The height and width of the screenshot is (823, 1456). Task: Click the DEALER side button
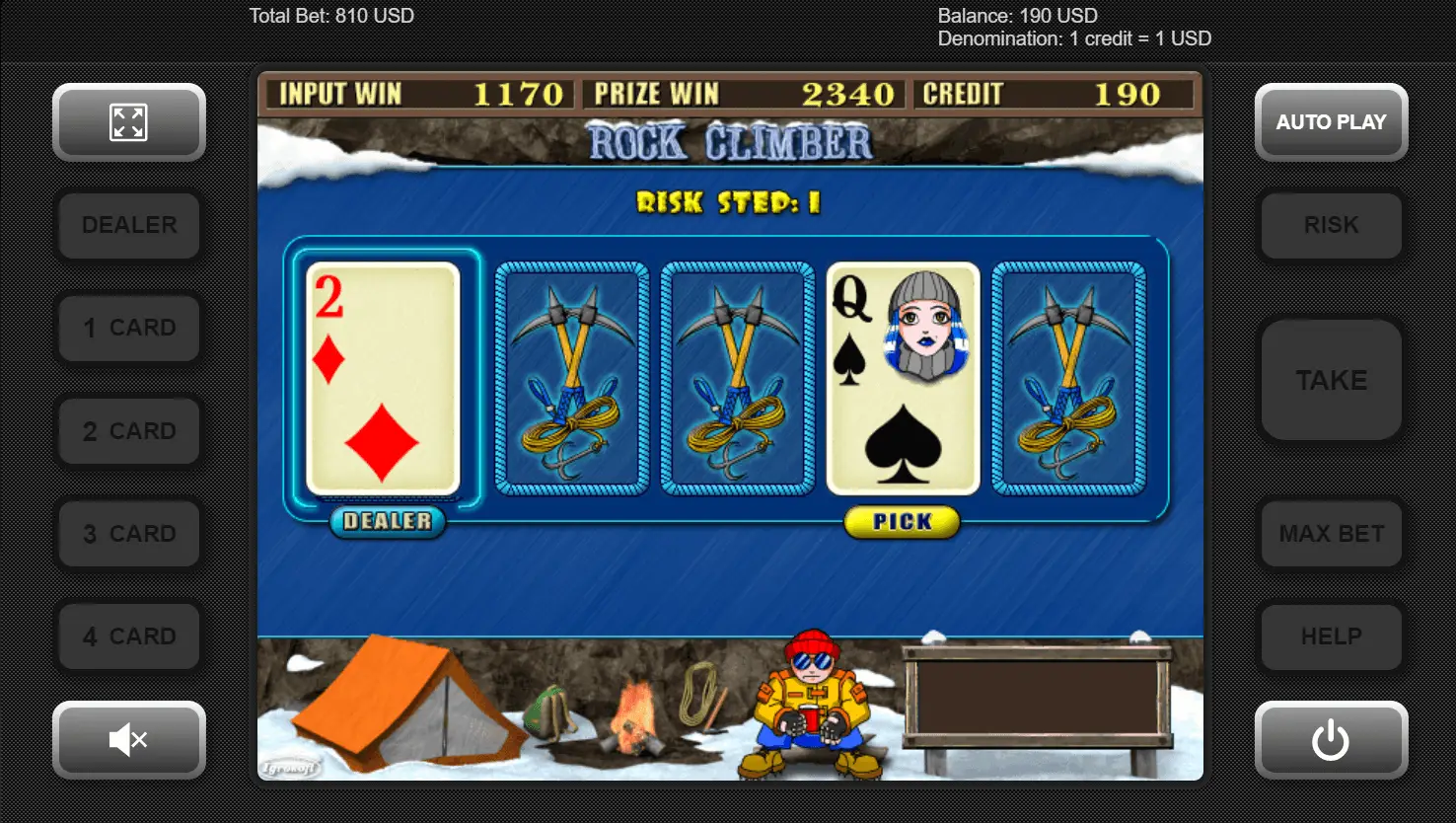coord(129,225)
